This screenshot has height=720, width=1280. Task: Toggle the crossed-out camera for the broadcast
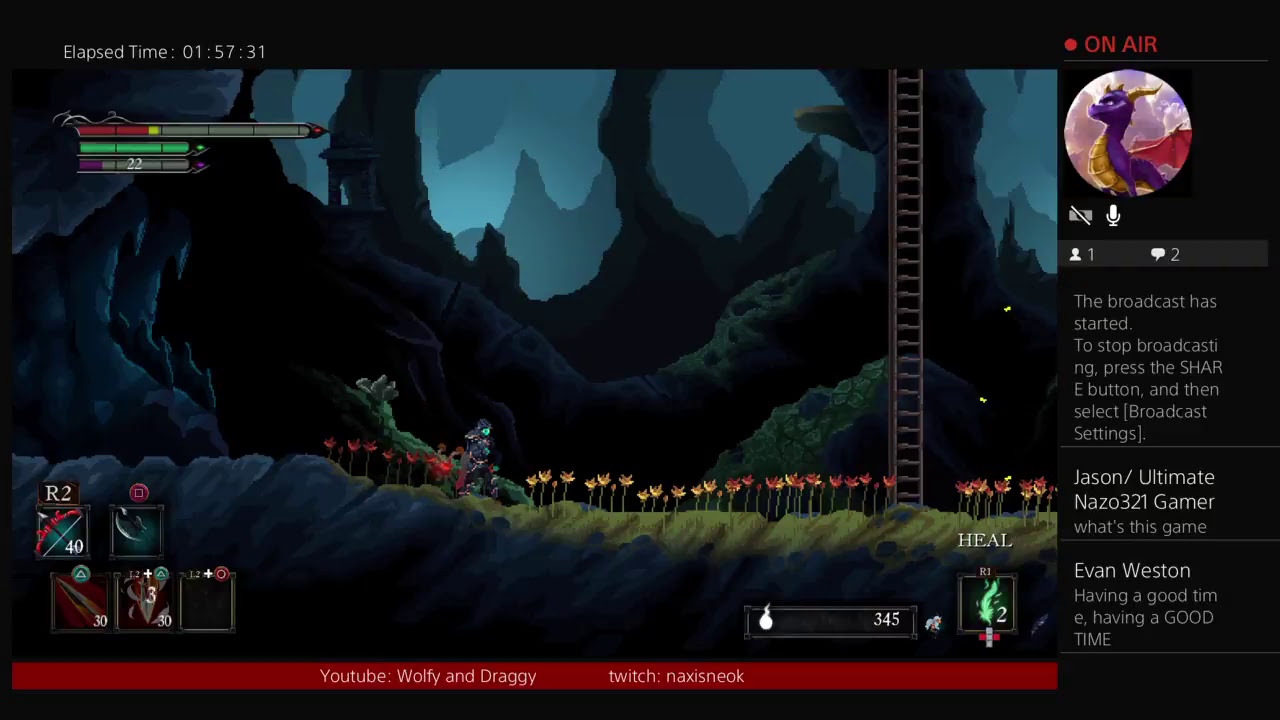click(1081, 215)
